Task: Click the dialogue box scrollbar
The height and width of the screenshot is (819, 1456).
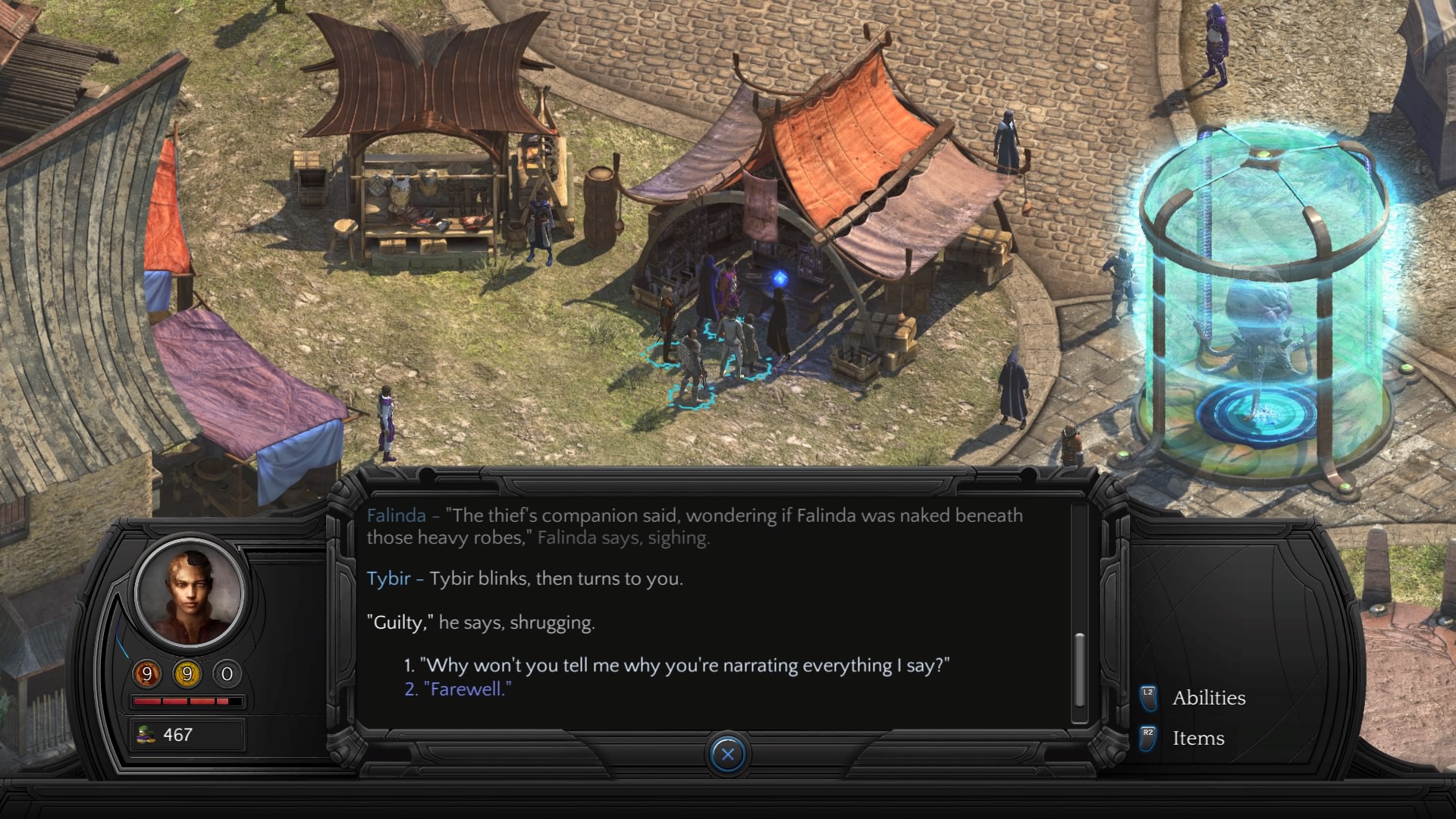Action: coord(1080,669)
